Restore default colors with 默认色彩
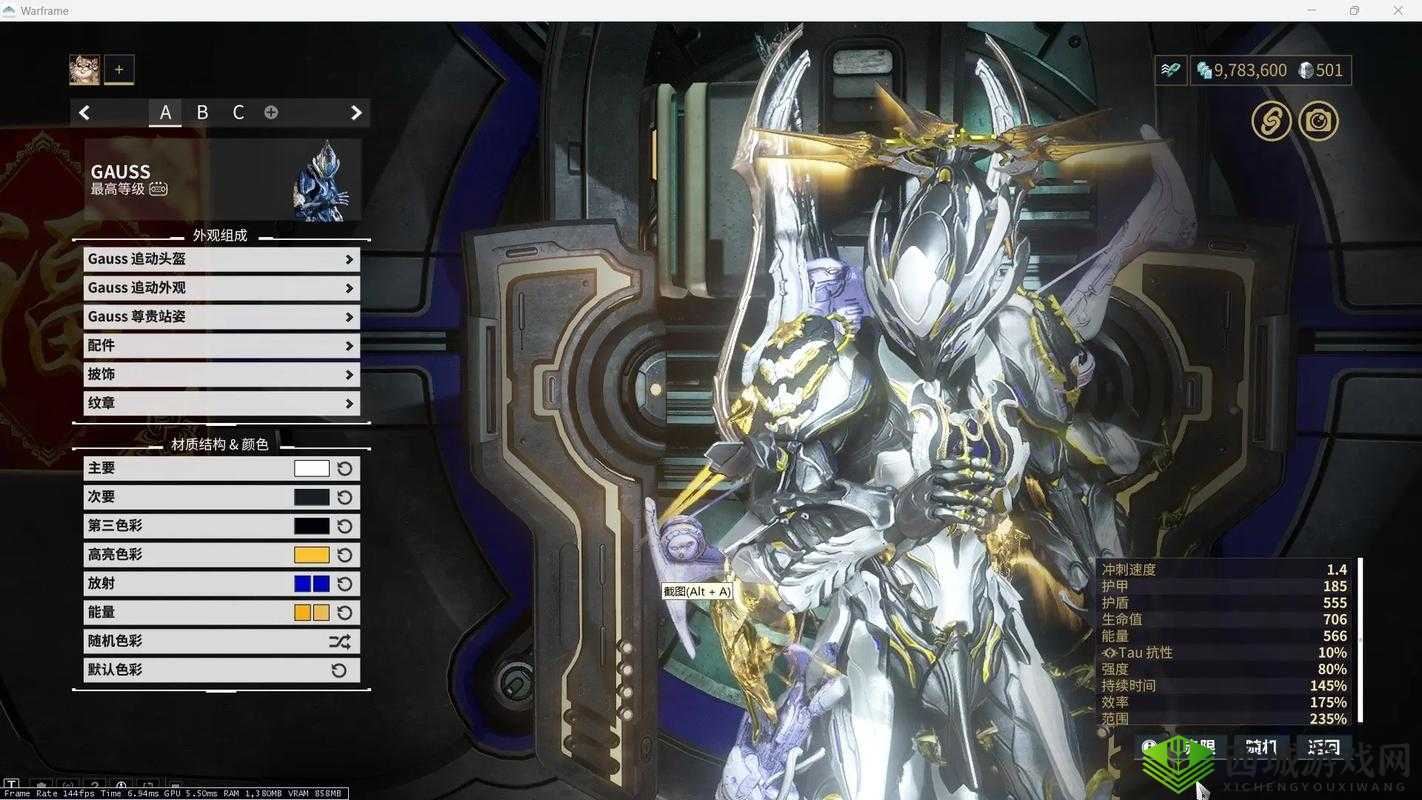This screenshot has width=1422, height=800. (x=339, y=670)
